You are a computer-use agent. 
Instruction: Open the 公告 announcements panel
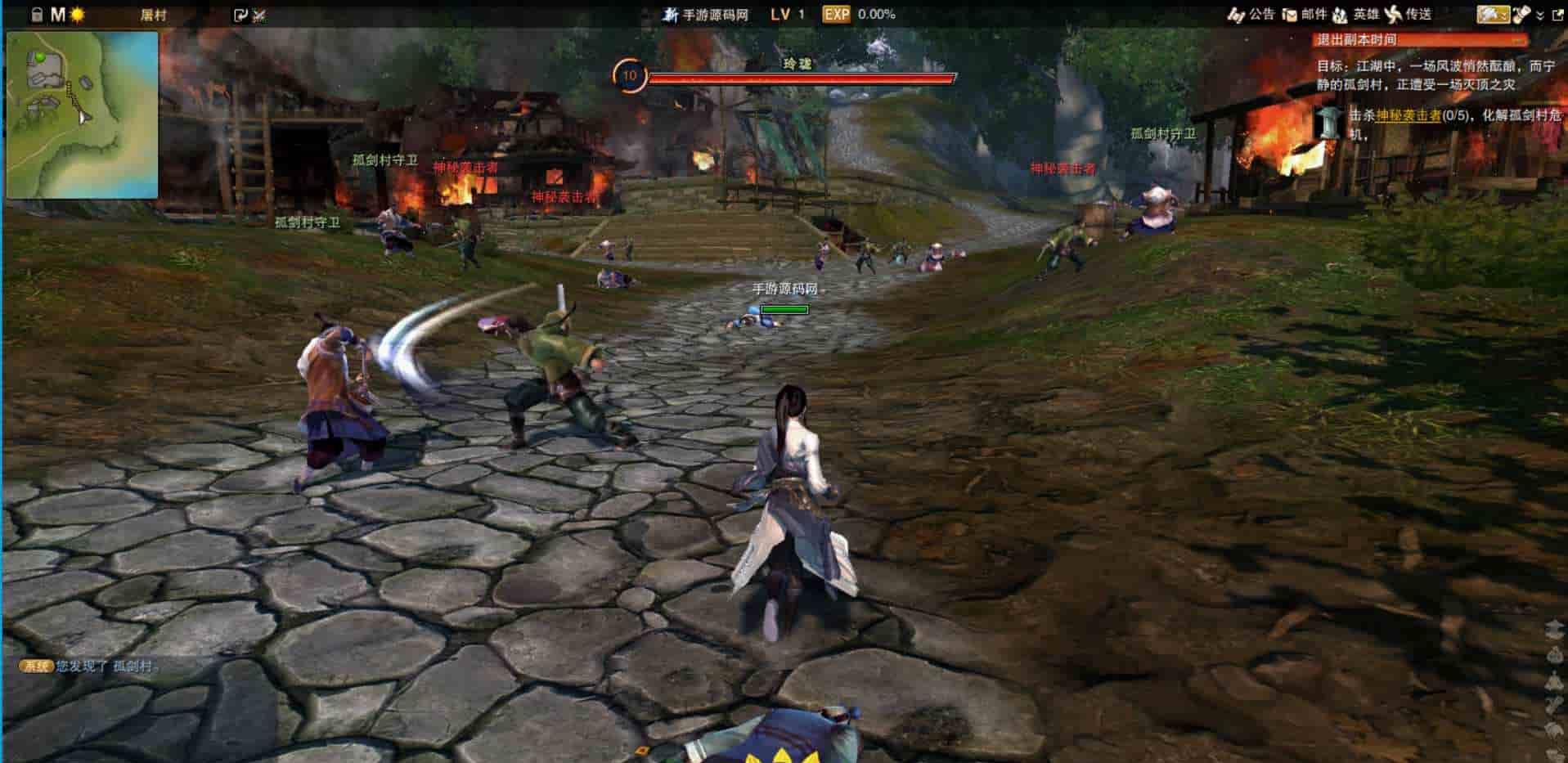coord(1252,14)
